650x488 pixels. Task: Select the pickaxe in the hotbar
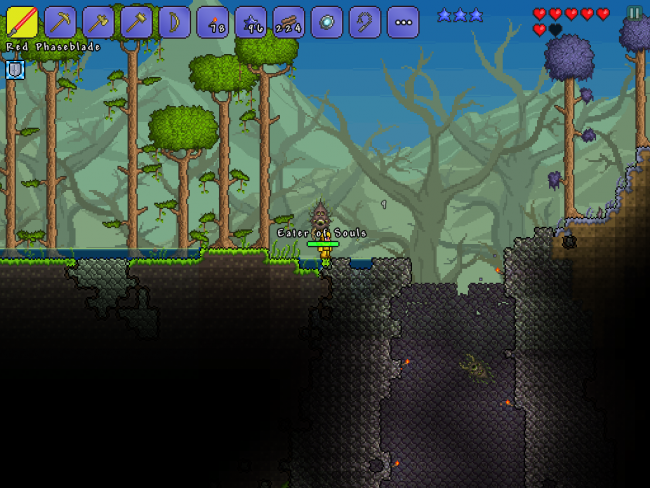click(x=60, y=22)
